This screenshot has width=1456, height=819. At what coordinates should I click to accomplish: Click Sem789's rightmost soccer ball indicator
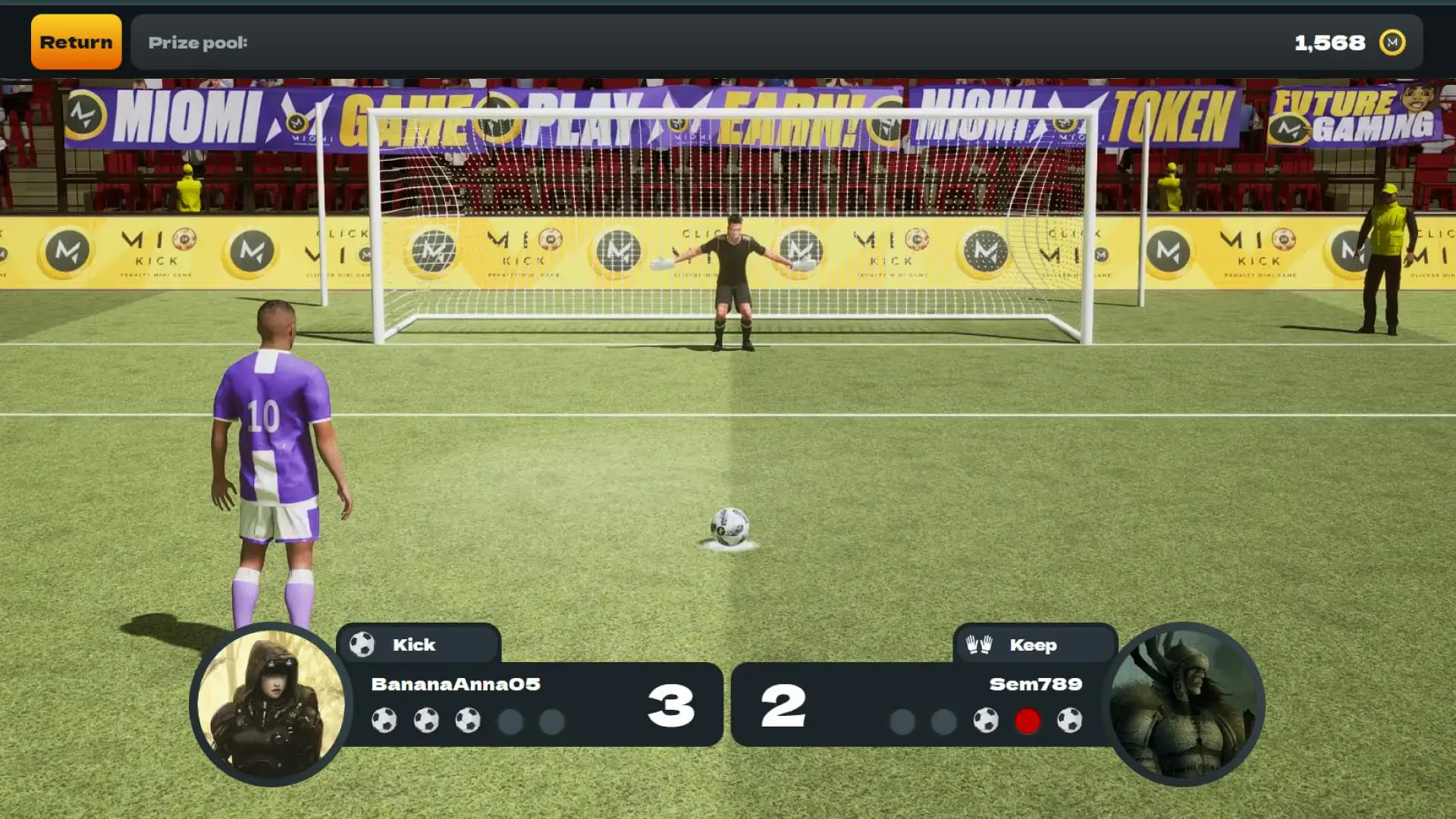pyautogui.click(x=1069, y=722)
